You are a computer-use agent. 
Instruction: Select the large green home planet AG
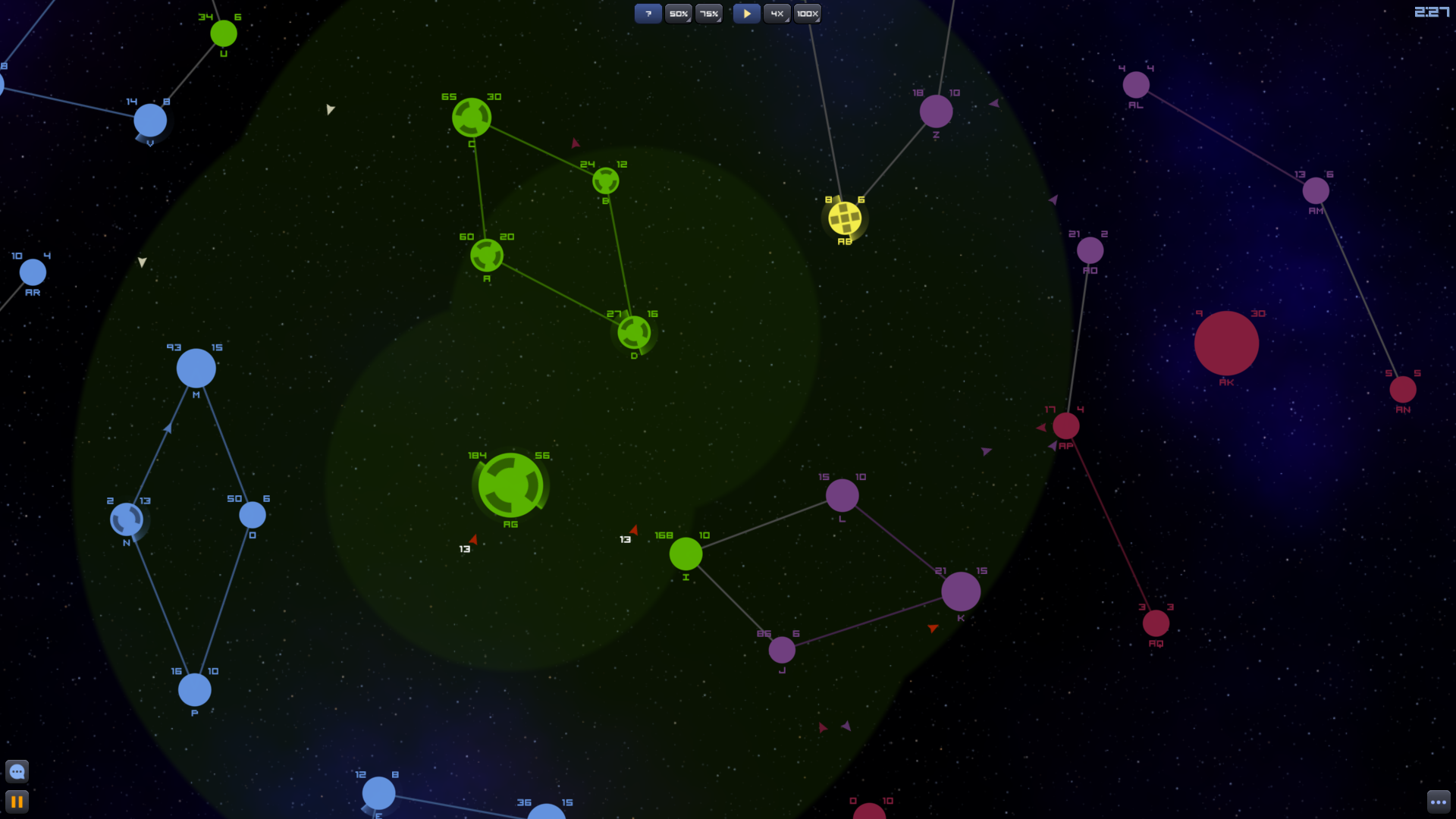pyautogui.click(x=510, y=485)
